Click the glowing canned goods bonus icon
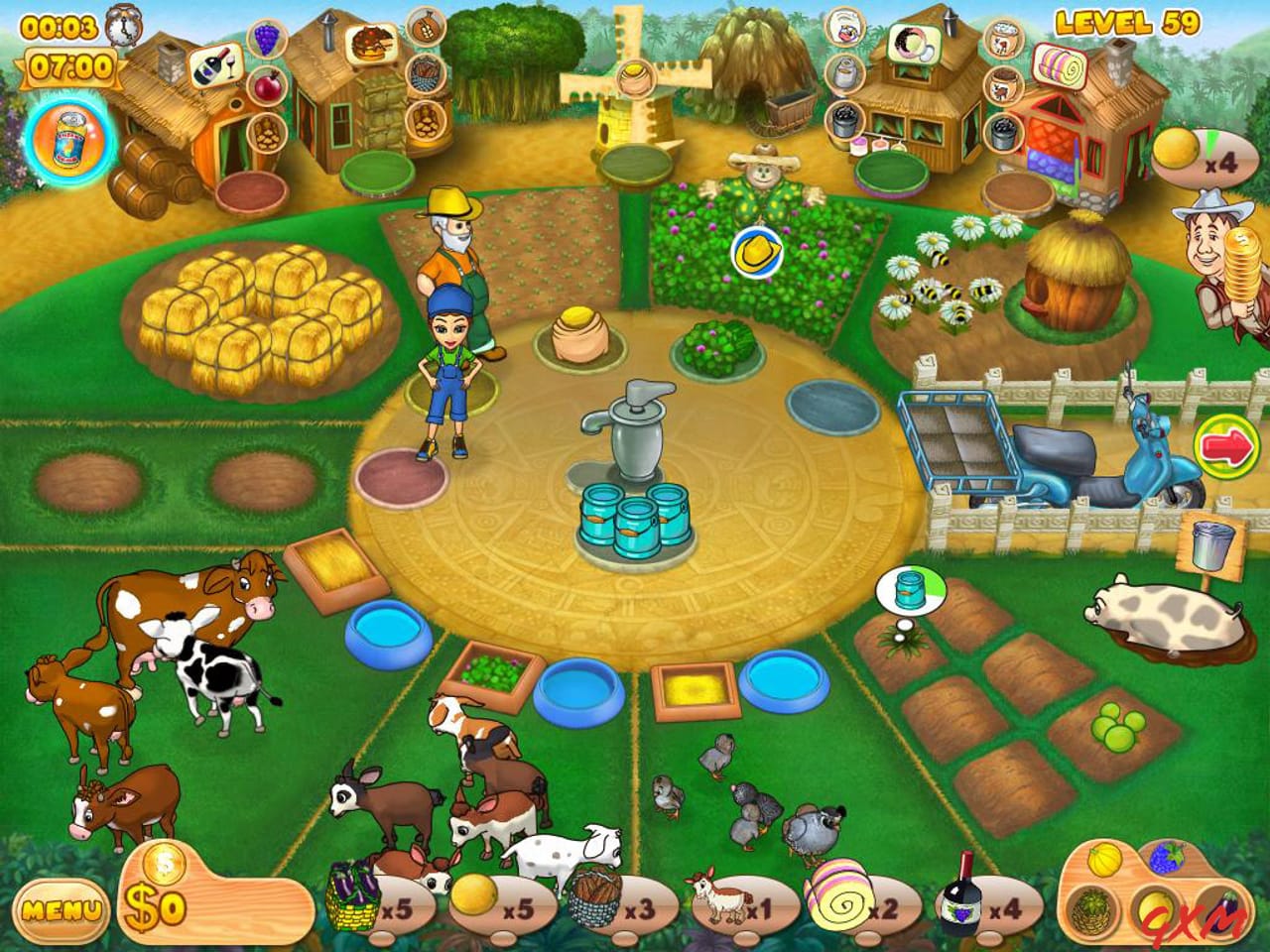This screenshot has width=1270, height=952. 67,139
